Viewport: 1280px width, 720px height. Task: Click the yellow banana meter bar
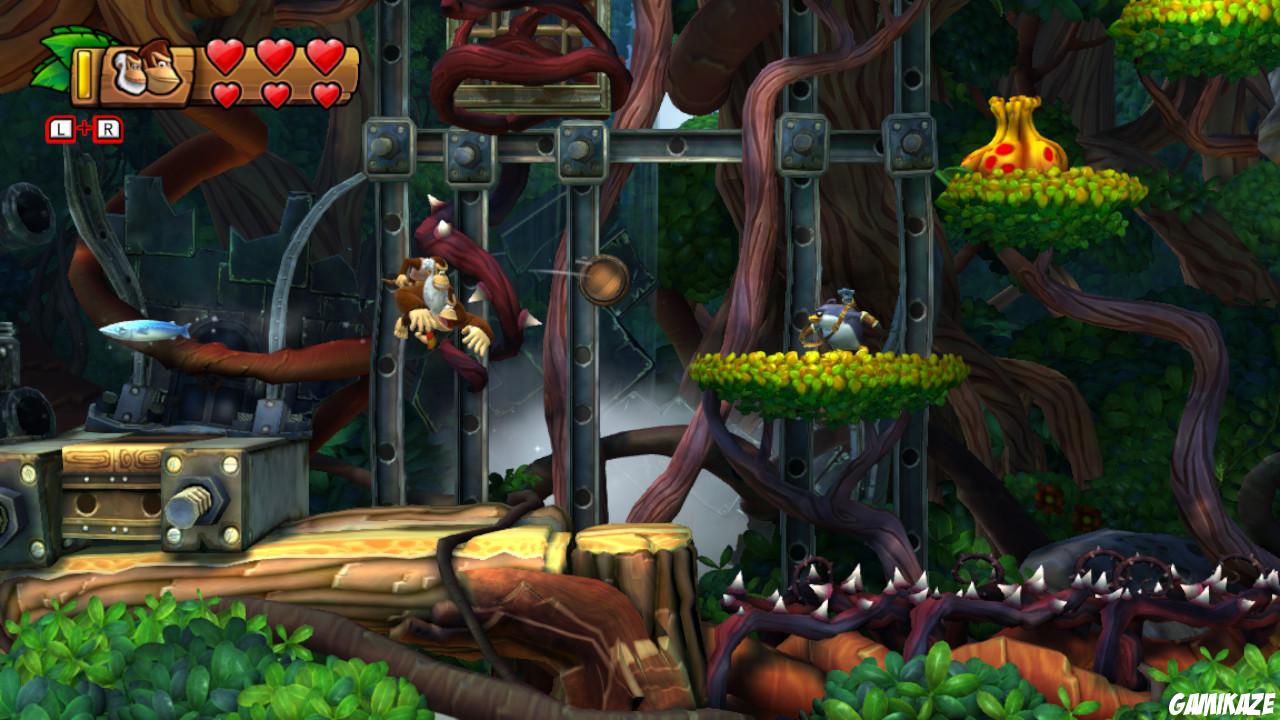click(84, 75)
